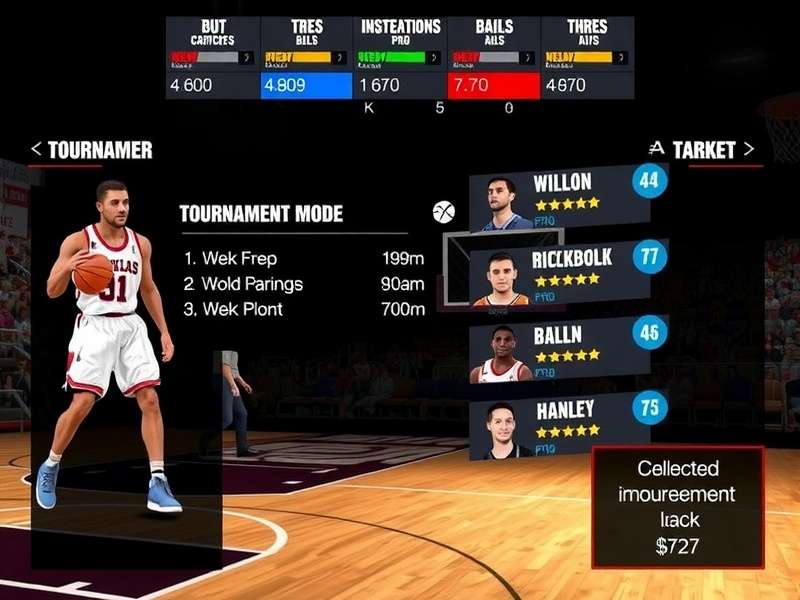The width and height of the screenshot is (800, 600).
Task: Open the Insteations Pro tab
Action: click(400, 58)
